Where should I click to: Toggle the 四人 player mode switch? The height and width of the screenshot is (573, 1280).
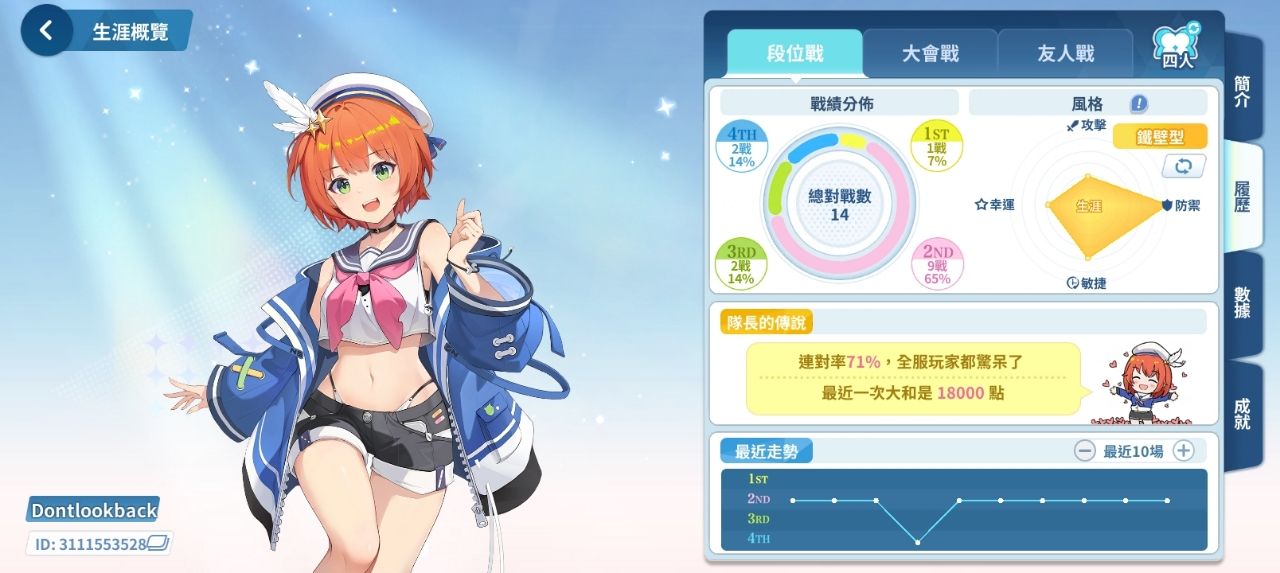tap(1177, 47)
